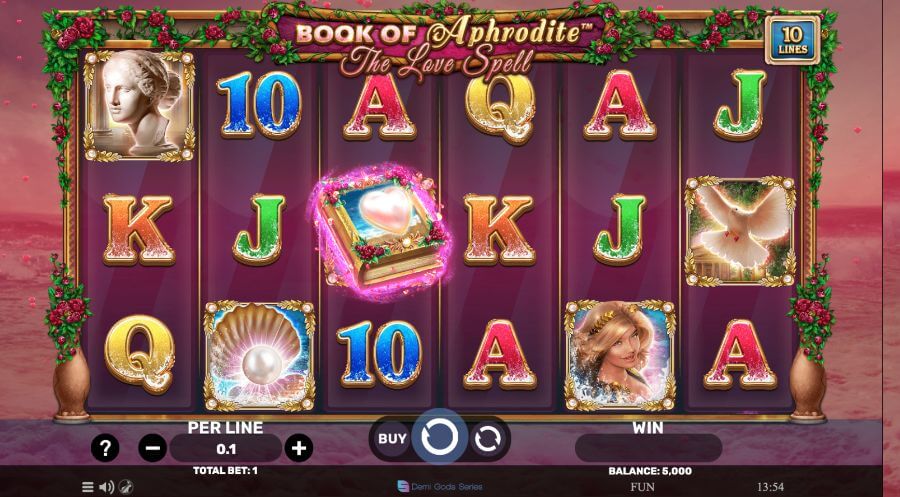
Task: Spin the reels with the central button
Action: 440,437
